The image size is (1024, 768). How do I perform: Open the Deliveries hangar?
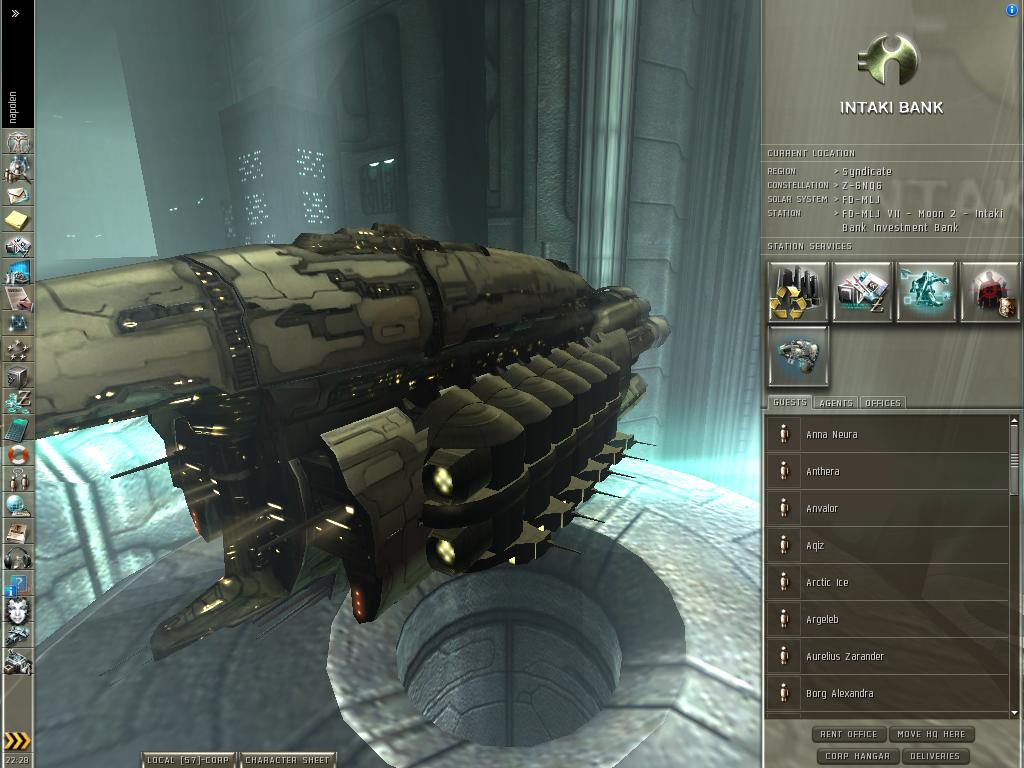pos(935,756)
